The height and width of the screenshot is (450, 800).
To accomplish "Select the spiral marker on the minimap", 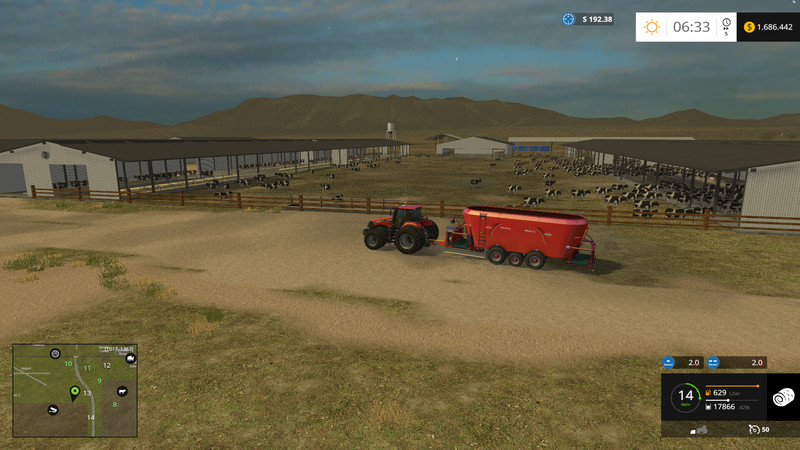I will coord(55,354).
